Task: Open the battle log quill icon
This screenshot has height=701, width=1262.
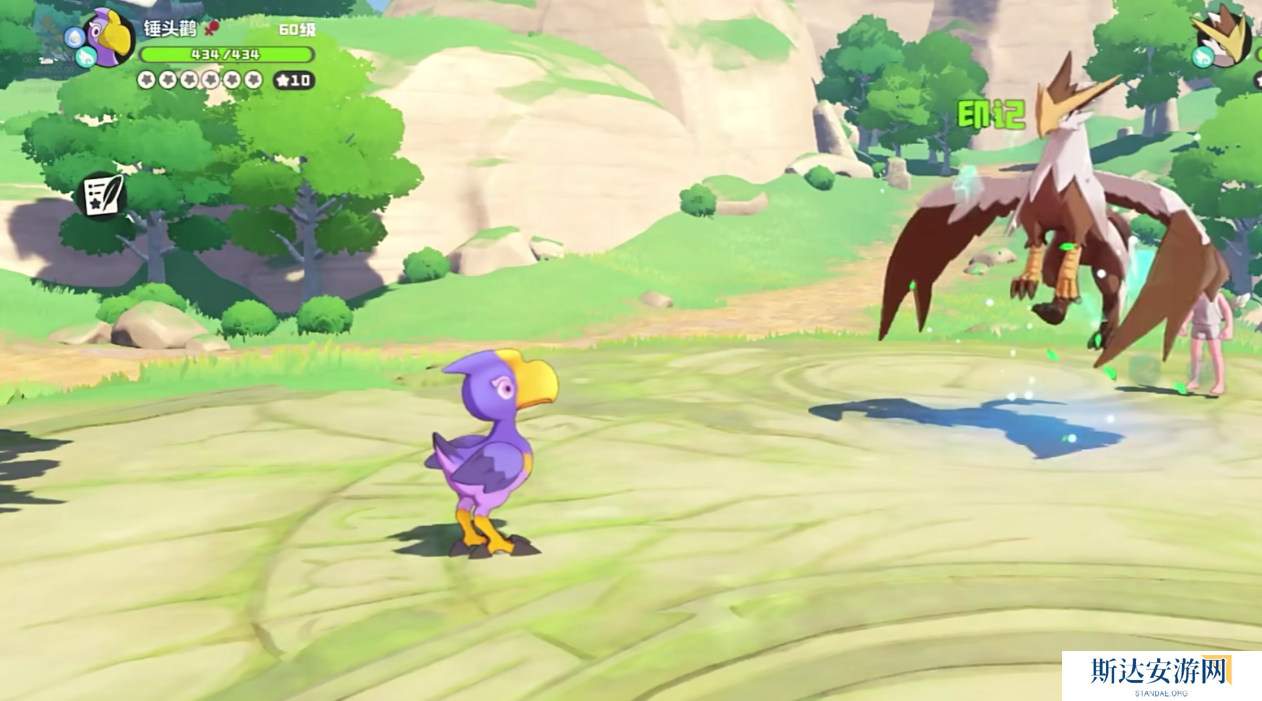Action: (x=100, y=194)
